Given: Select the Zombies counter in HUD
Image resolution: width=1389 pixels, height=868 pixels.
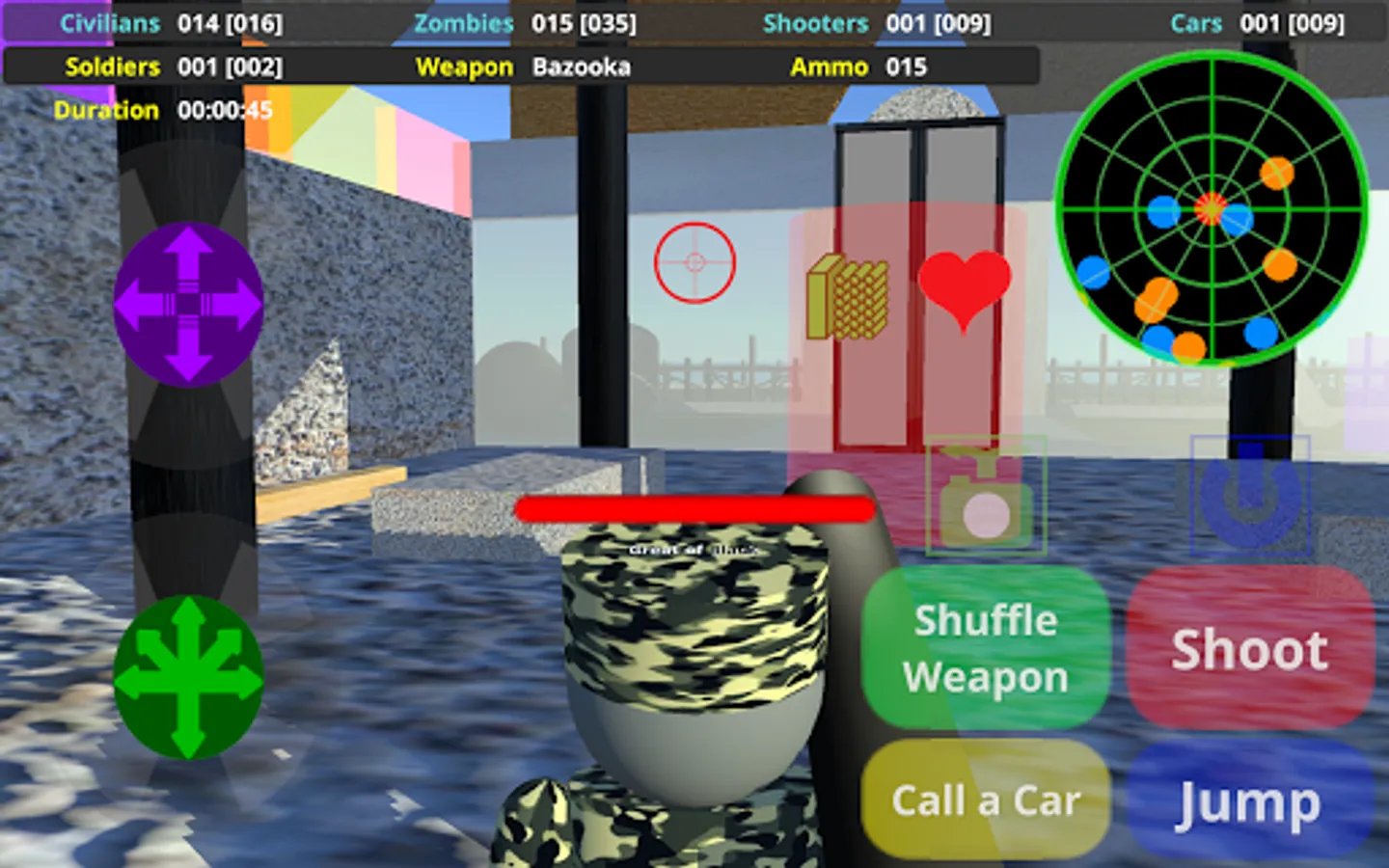Looking at the screenshot, I should [524, 24].
